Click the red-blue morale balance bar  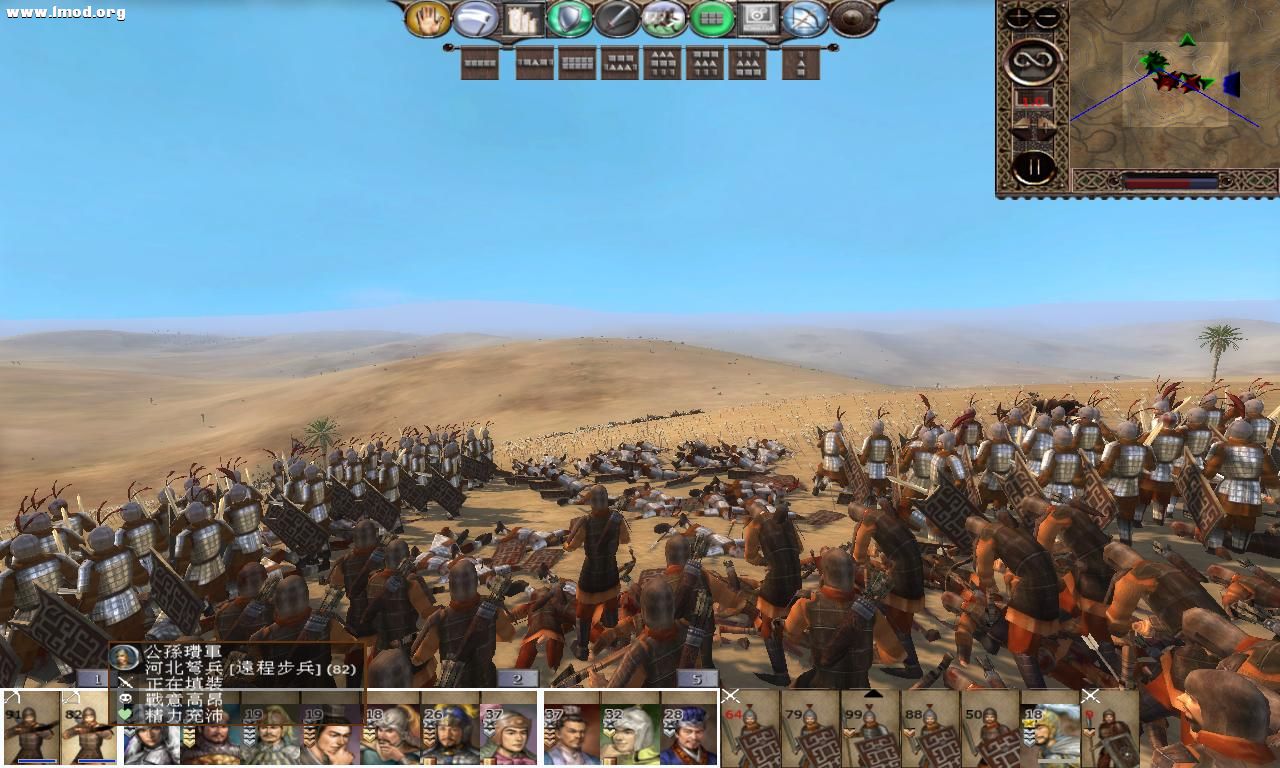pyautogui.click(x=1170, y=180)
